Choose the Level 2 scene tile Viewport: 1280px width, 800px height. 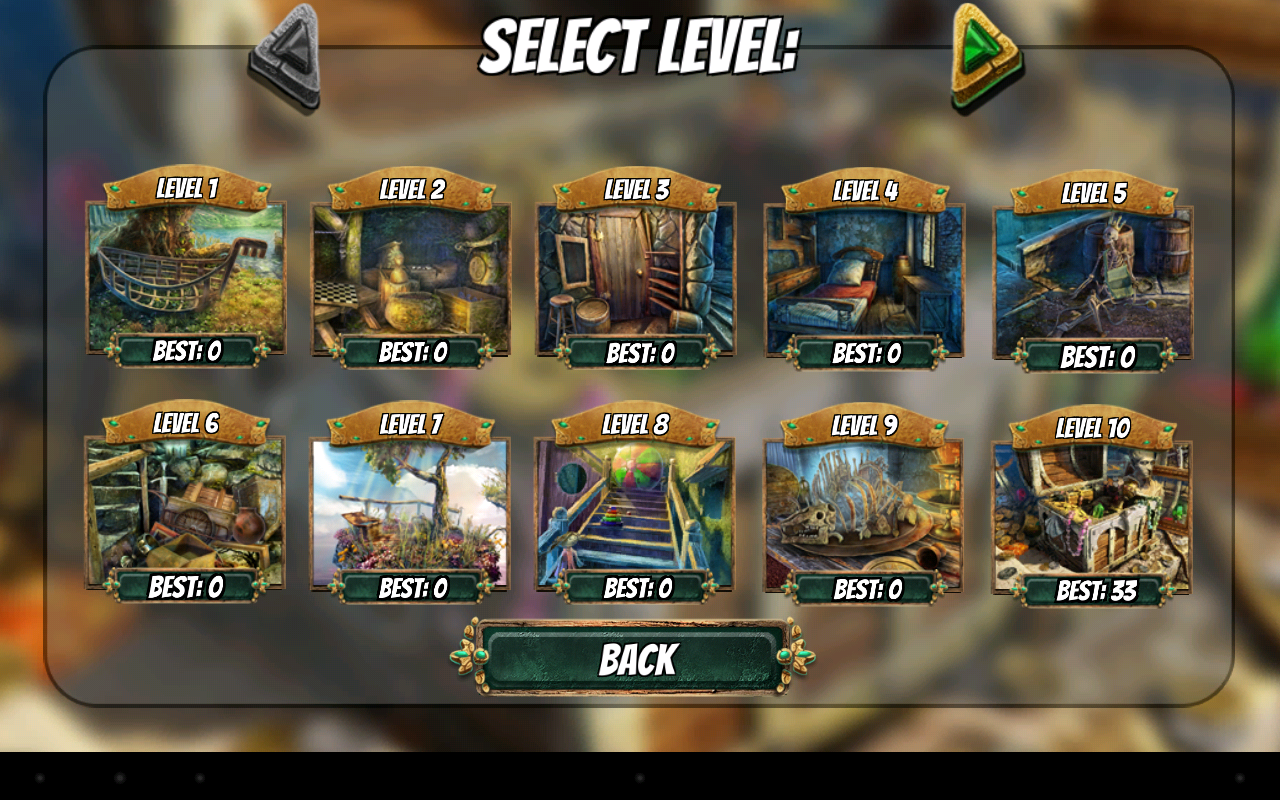(x=411, y=274)
